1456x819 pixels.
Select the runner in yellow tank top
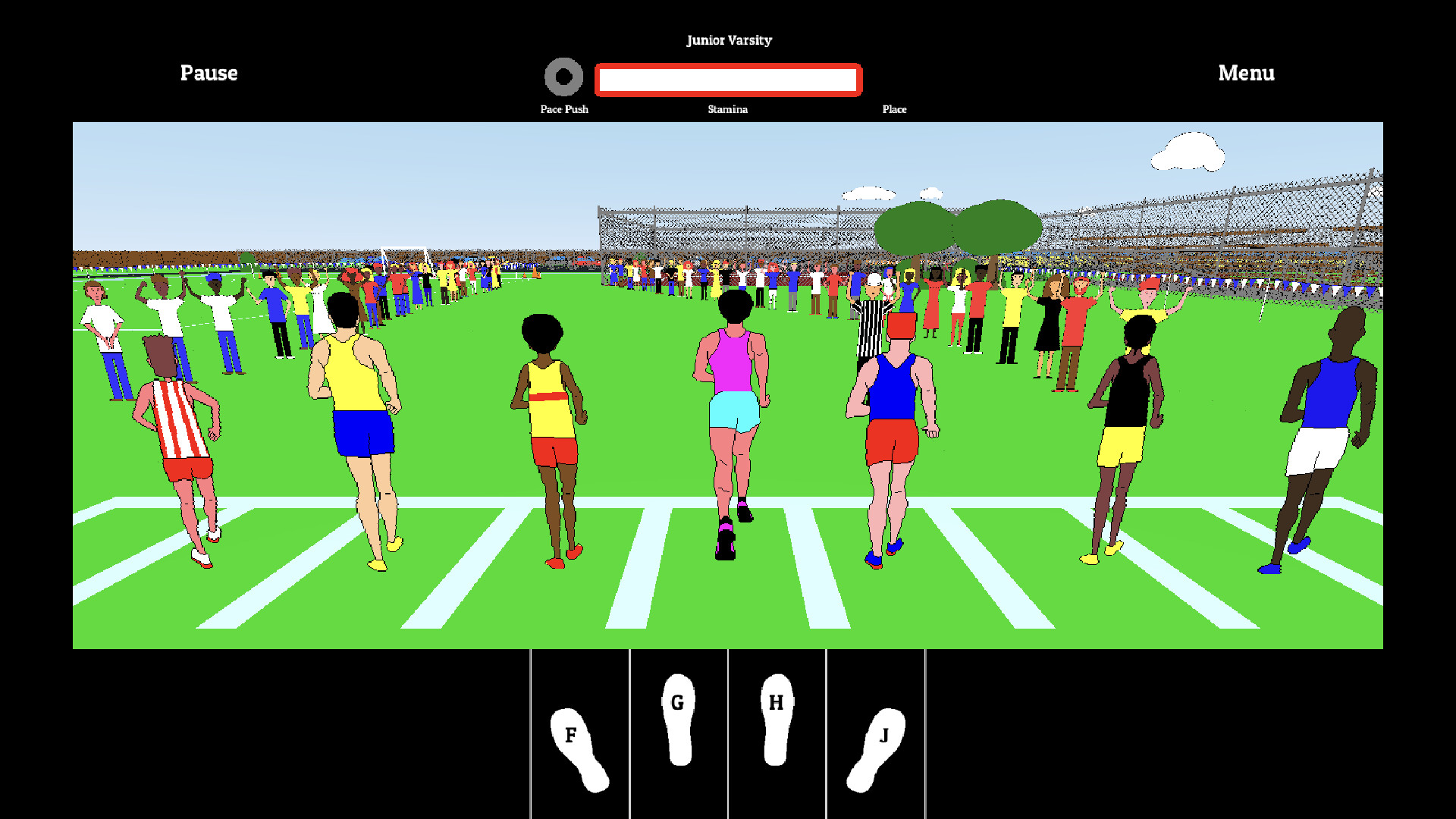[353, 372]
